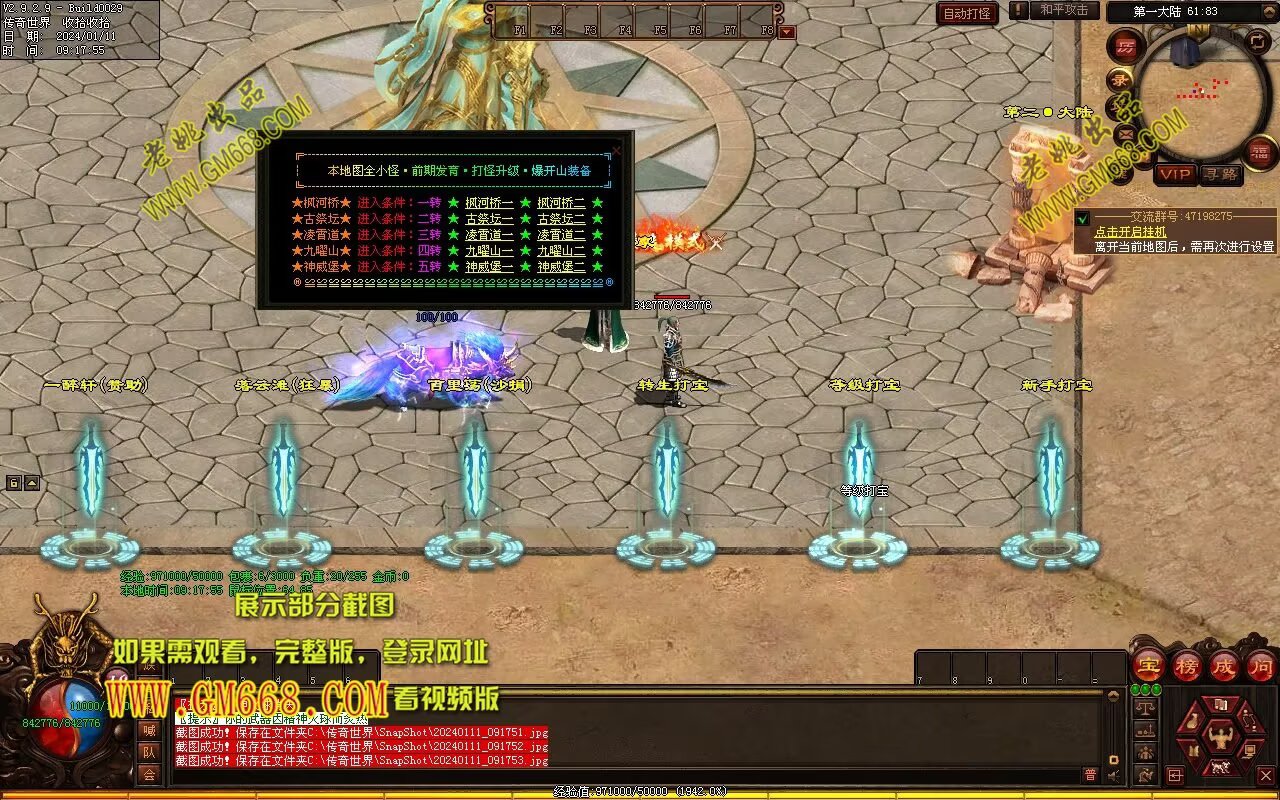Show the 榜 rankings board
This screenshot has height=800, width=1280.
[1187, 666]
